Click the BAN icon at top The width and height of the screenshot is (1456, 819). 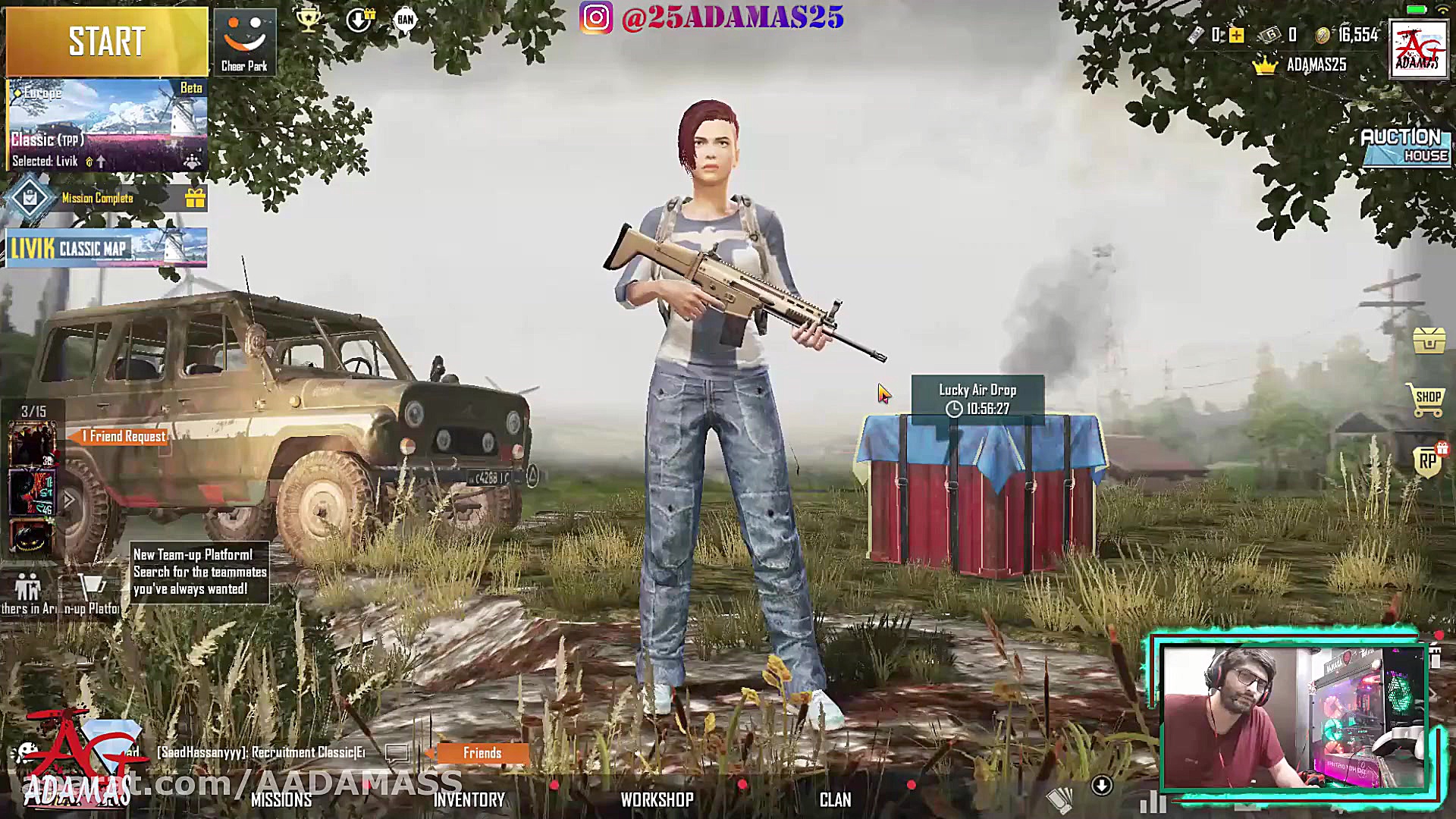click(406, 20)
